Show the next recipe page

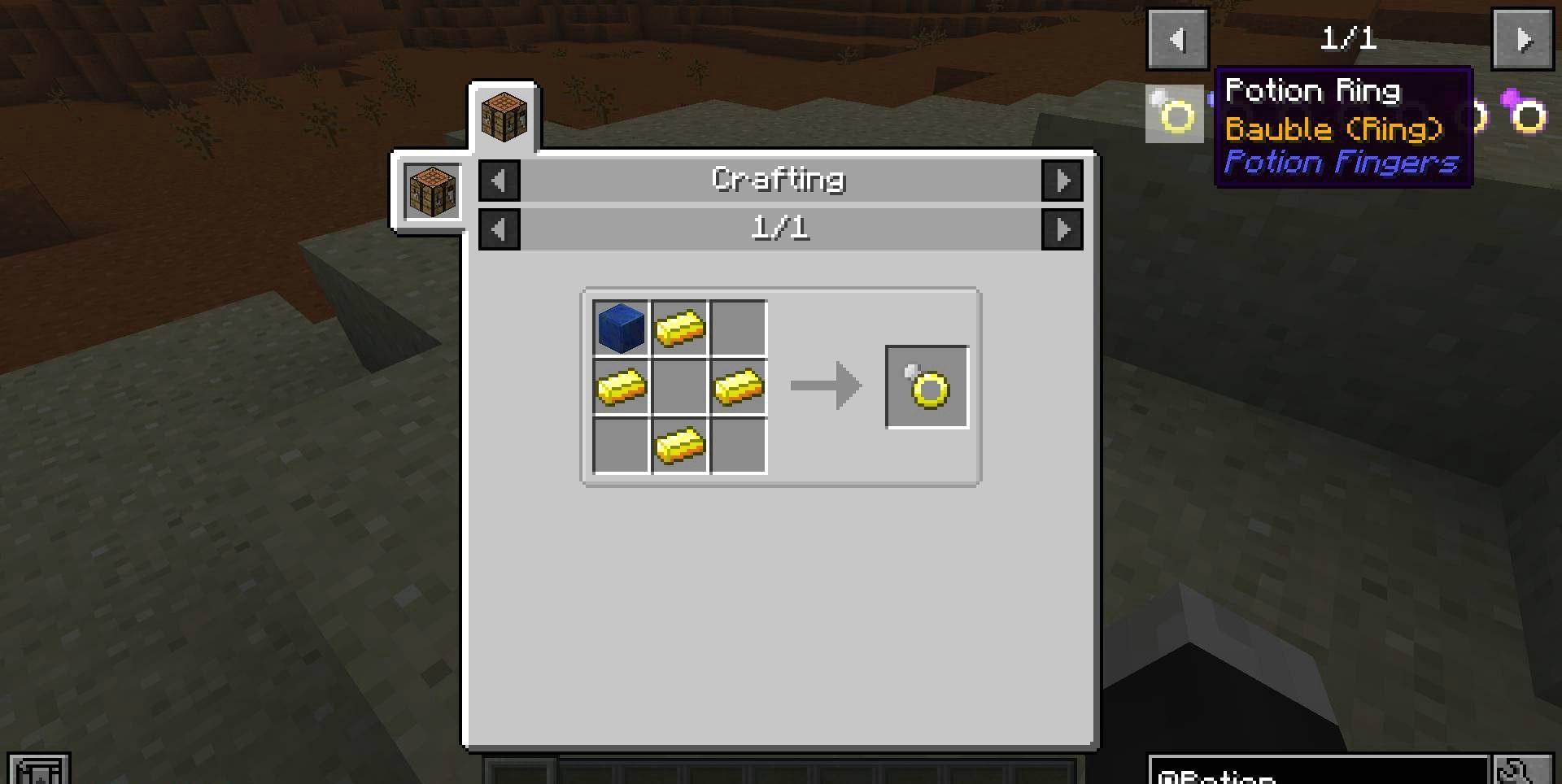[x=1062, y=229]
